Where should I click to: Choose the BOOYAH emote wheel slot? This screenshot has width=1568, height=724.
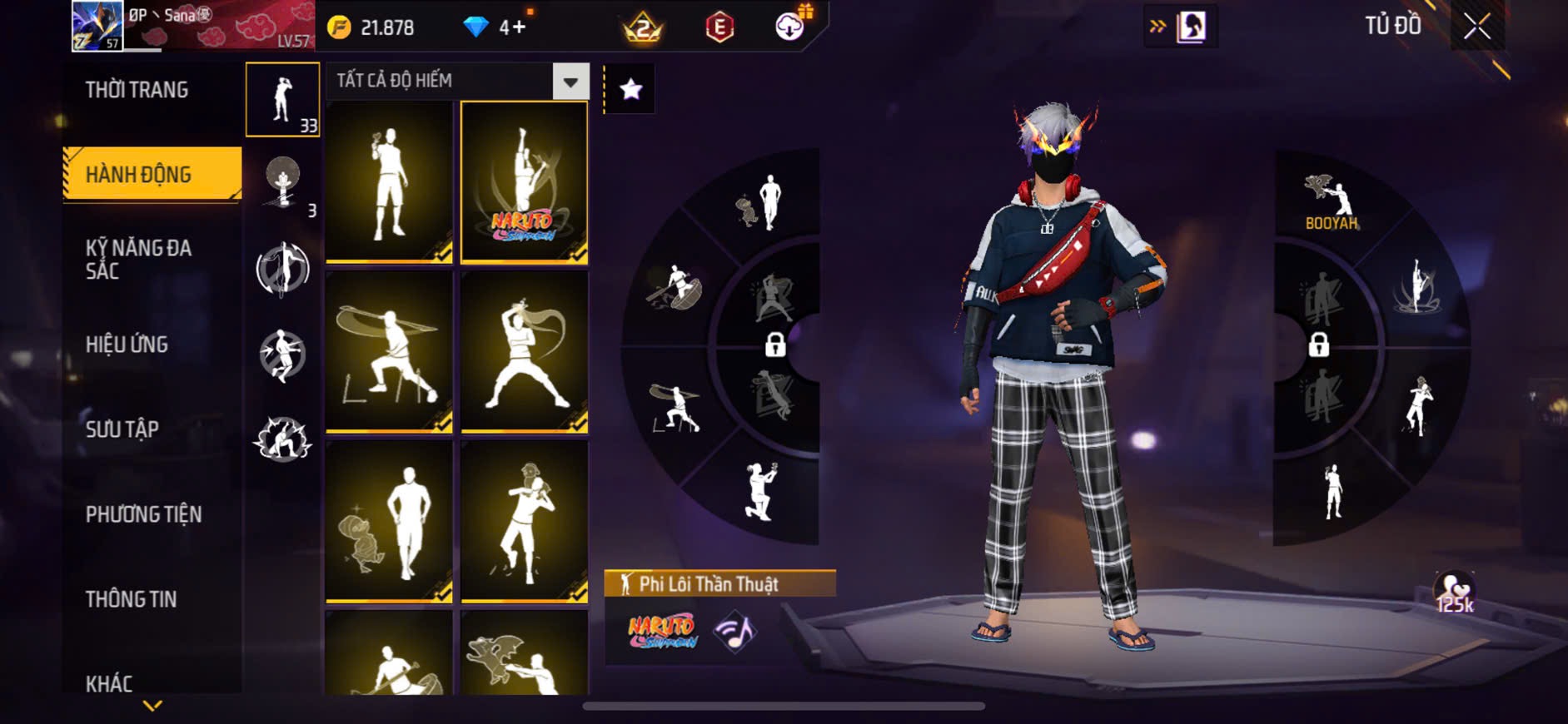[x=1331, y=202]
